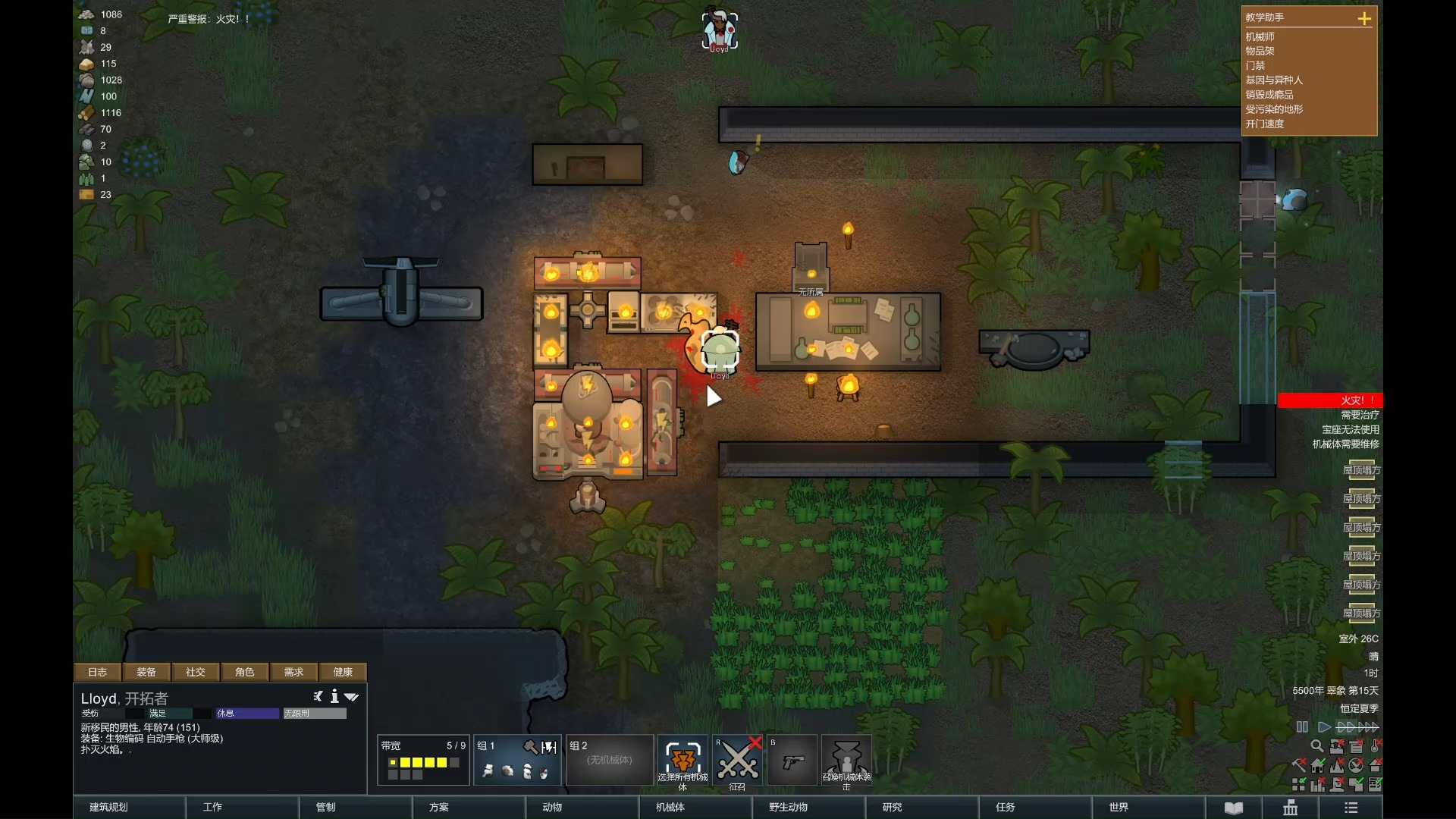The width and height of the screenshot is (1456, 819).
Task: Open the 社交 social tab
Action: 196,672
